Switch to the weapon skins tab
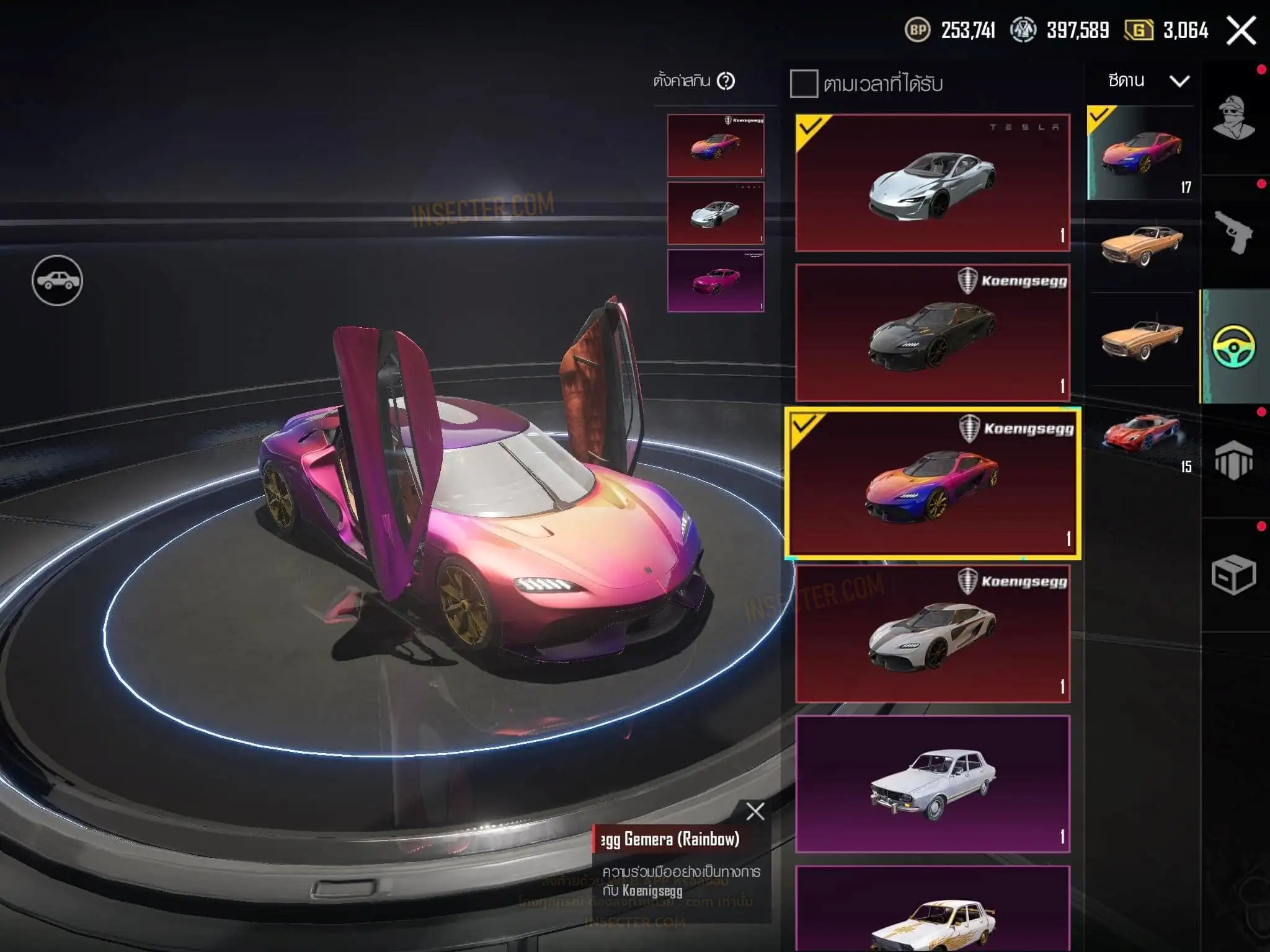Screen dimensions: 1270x952 (x=1234, y=232)
